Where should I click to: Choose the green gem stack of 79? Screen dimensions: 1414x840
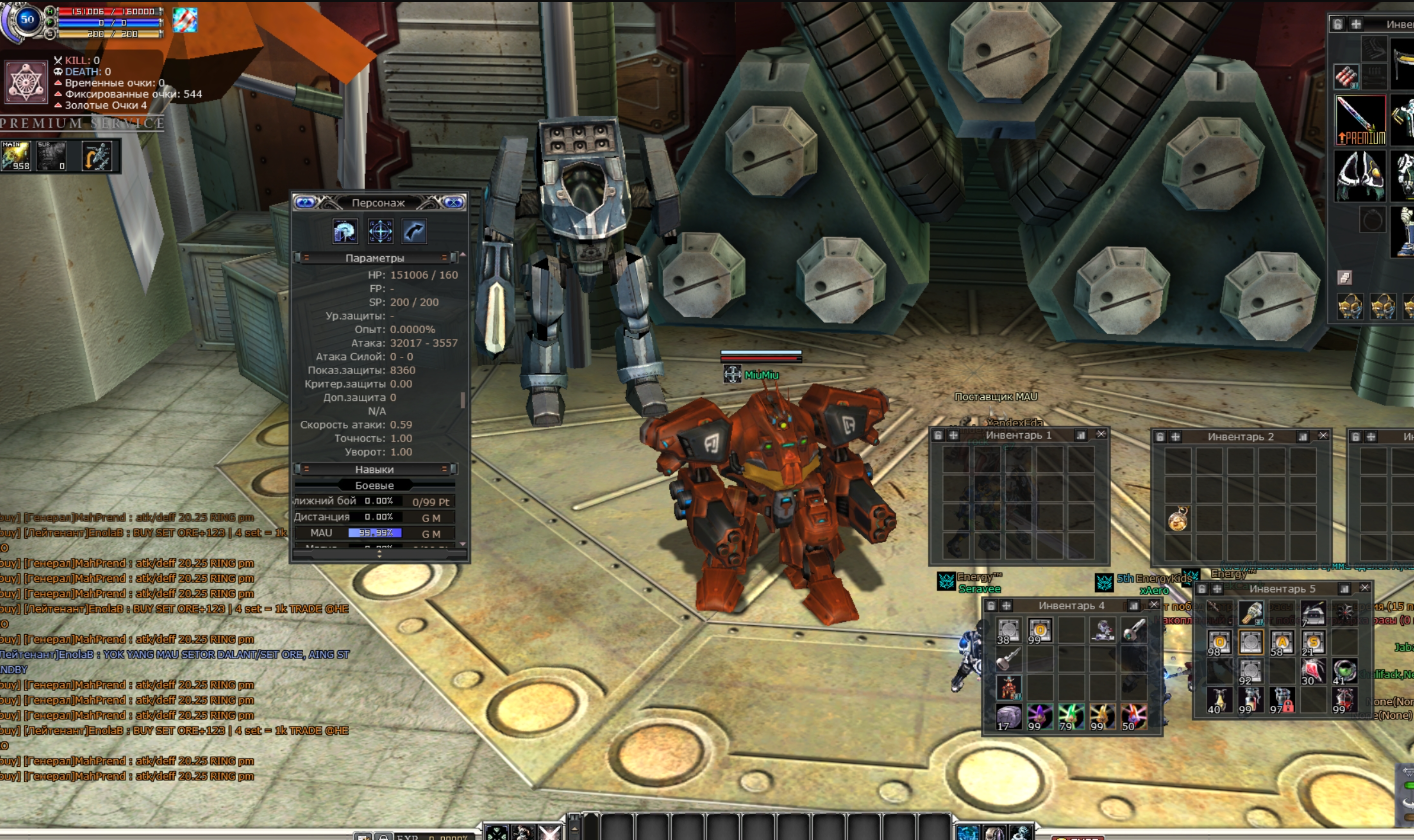[1071, 716]
